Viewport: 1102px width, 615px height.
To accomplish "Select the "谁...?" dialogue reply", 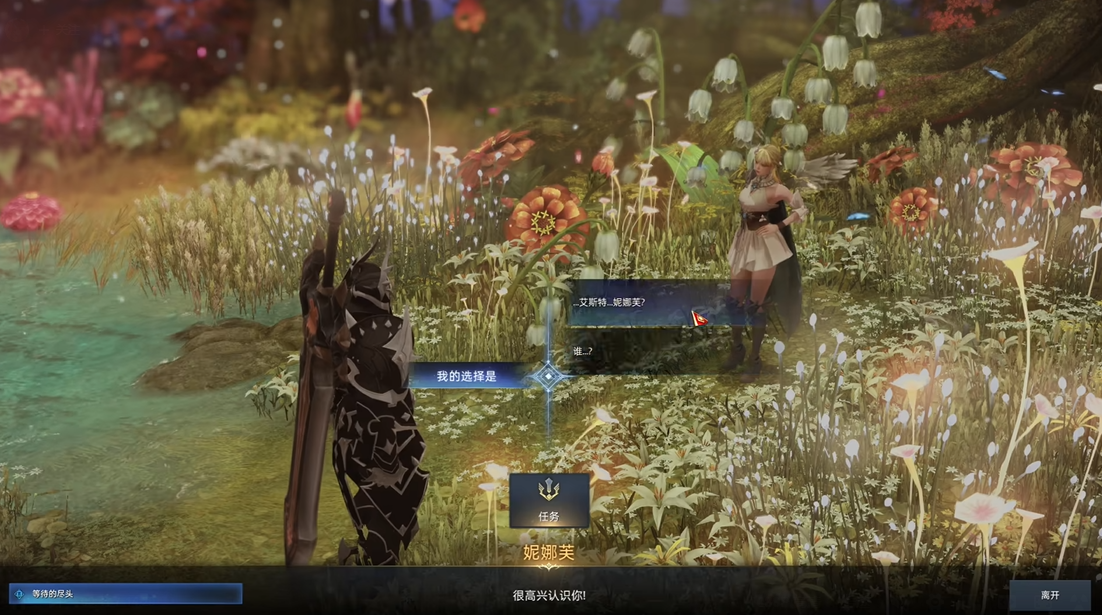I will click(x=640, y=351).
